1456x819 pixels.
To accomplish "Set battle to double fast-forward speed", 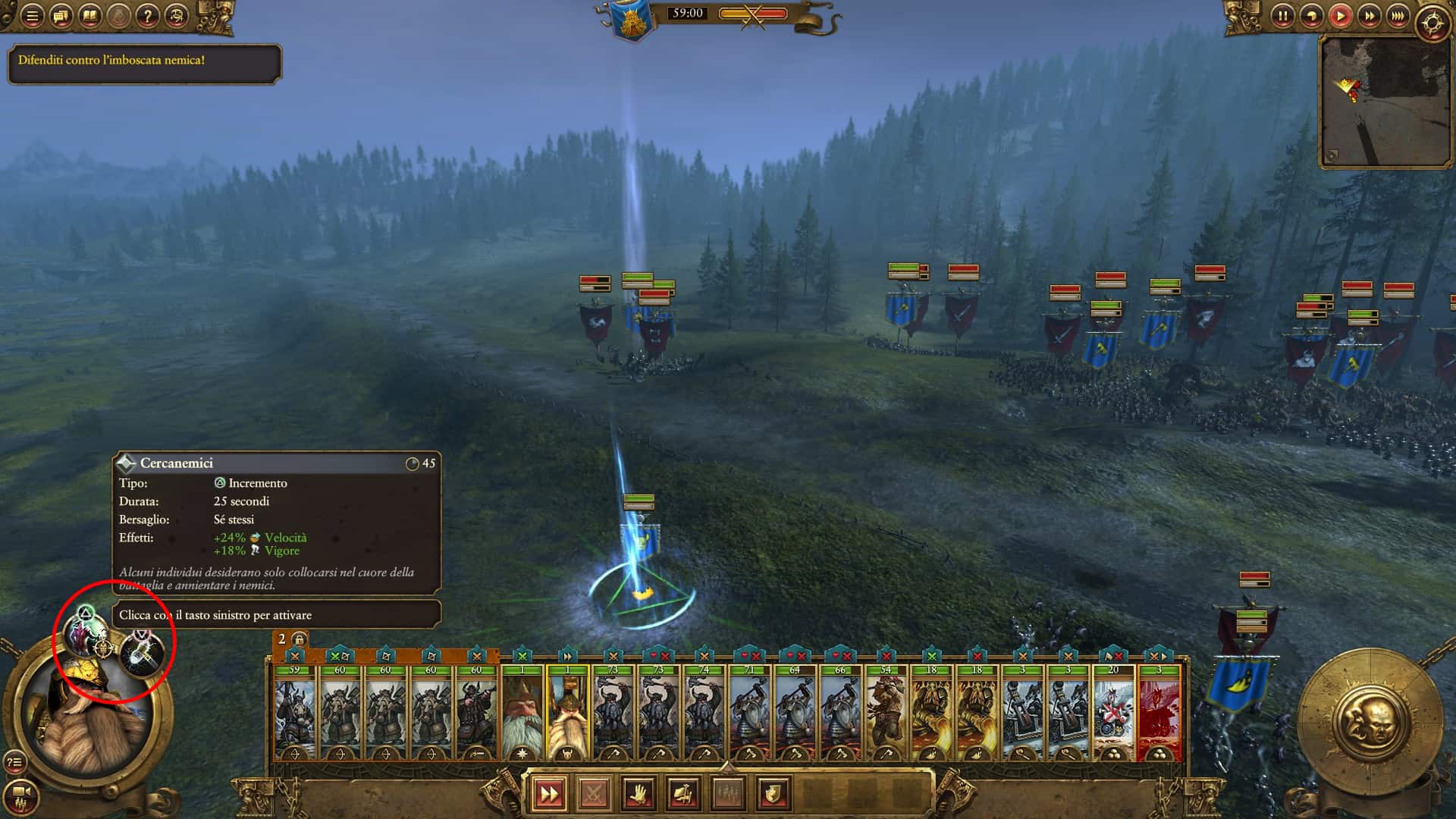I will (1369, 16).
